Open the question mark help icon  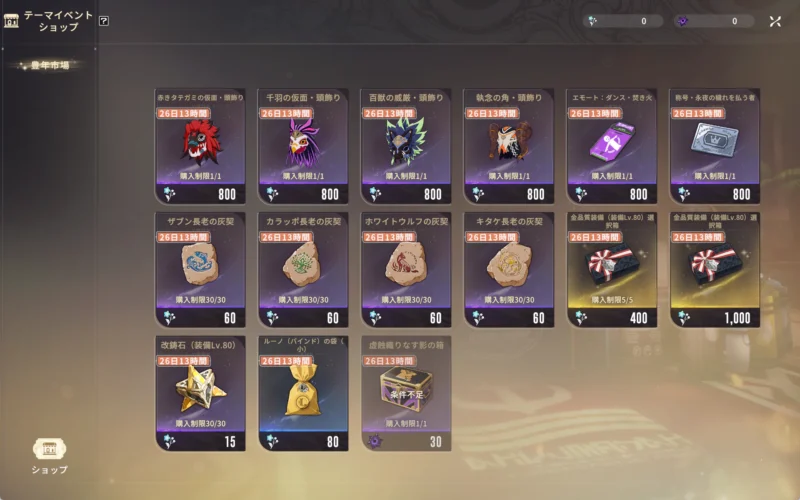(104, 20)
